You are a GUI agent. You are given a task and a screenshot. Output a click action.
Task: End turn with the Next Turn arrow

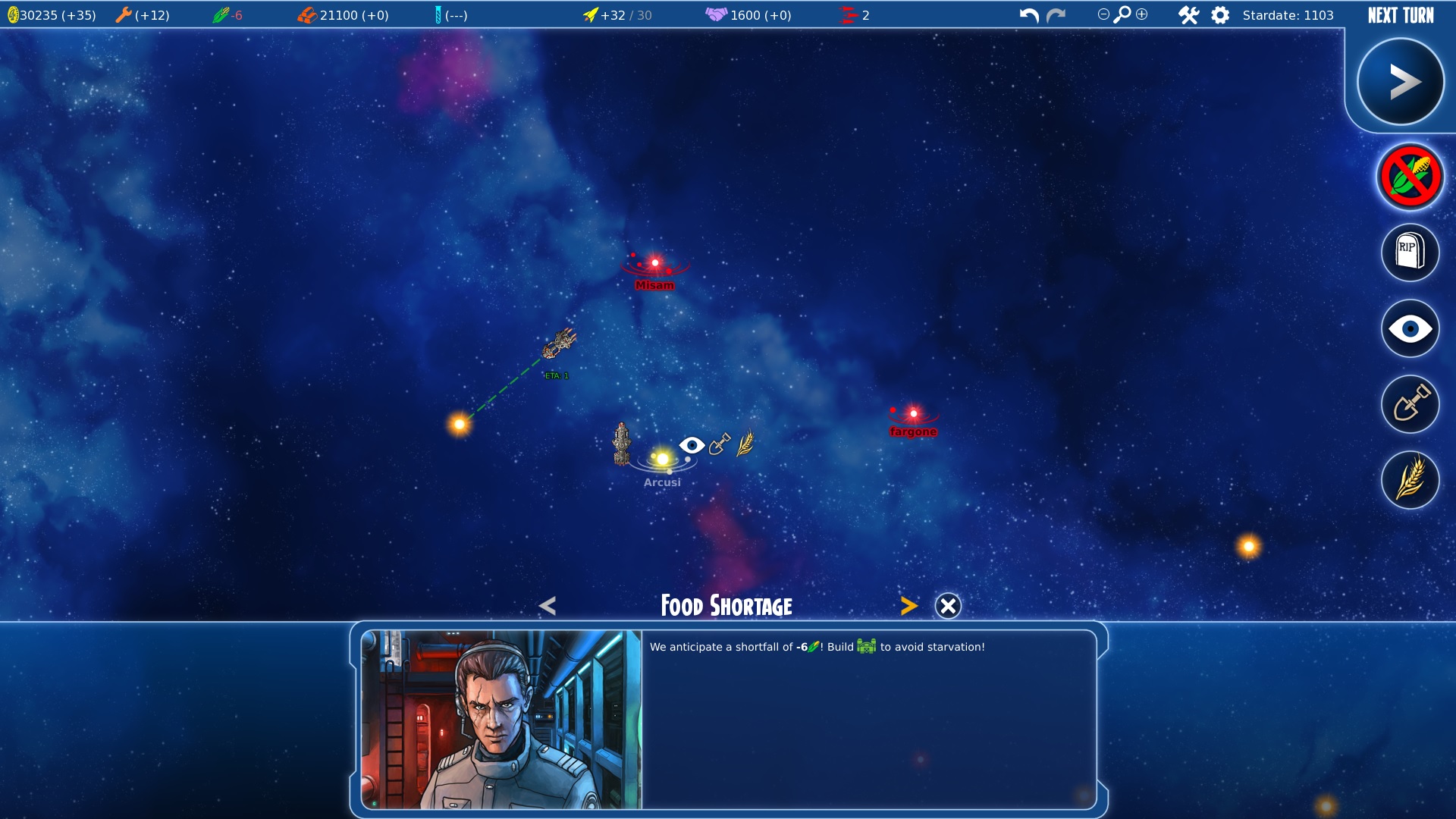[x=1400, y=82]
